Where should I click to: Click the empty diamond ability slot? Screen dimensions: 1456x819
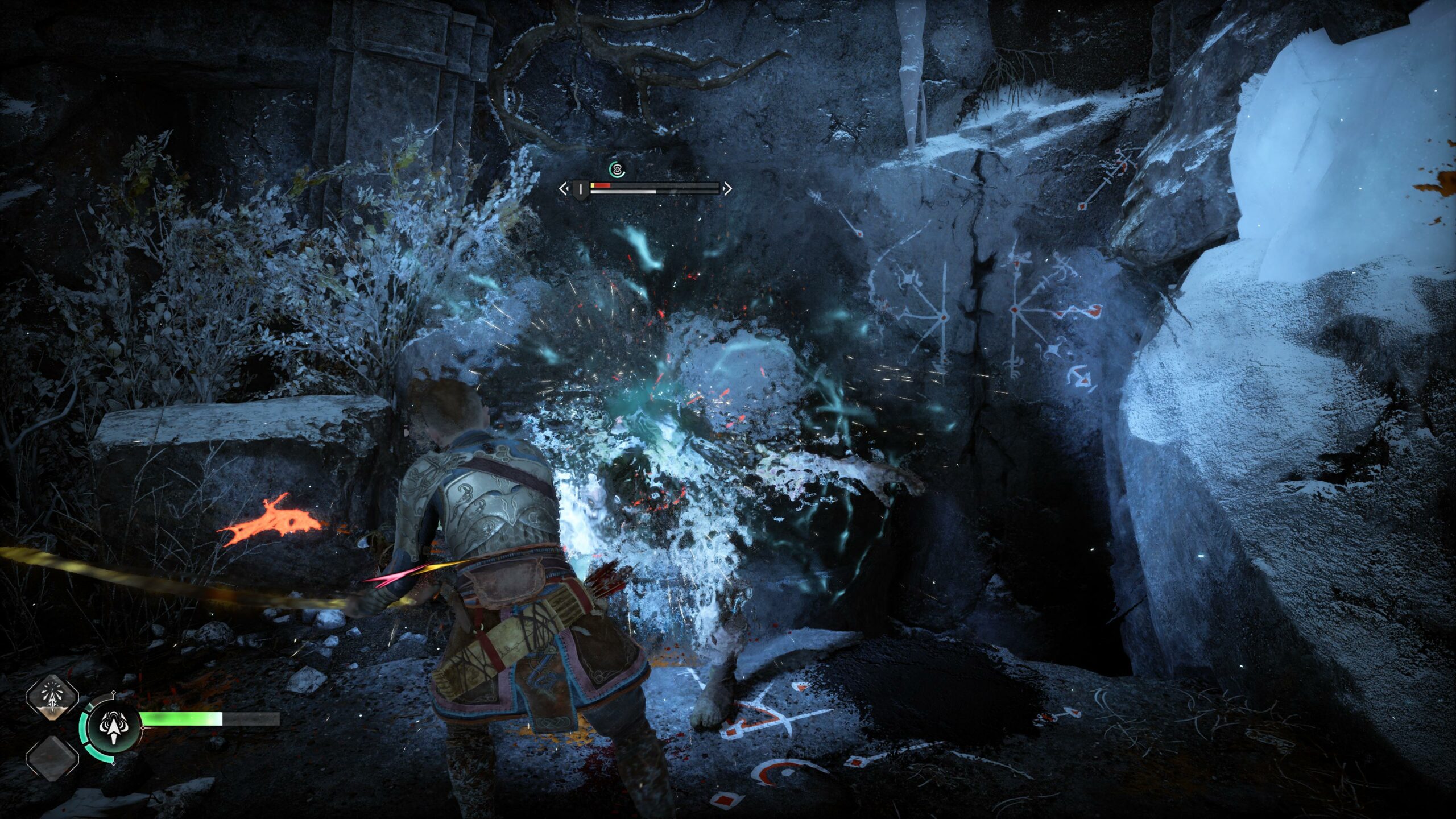pos(52,757)
